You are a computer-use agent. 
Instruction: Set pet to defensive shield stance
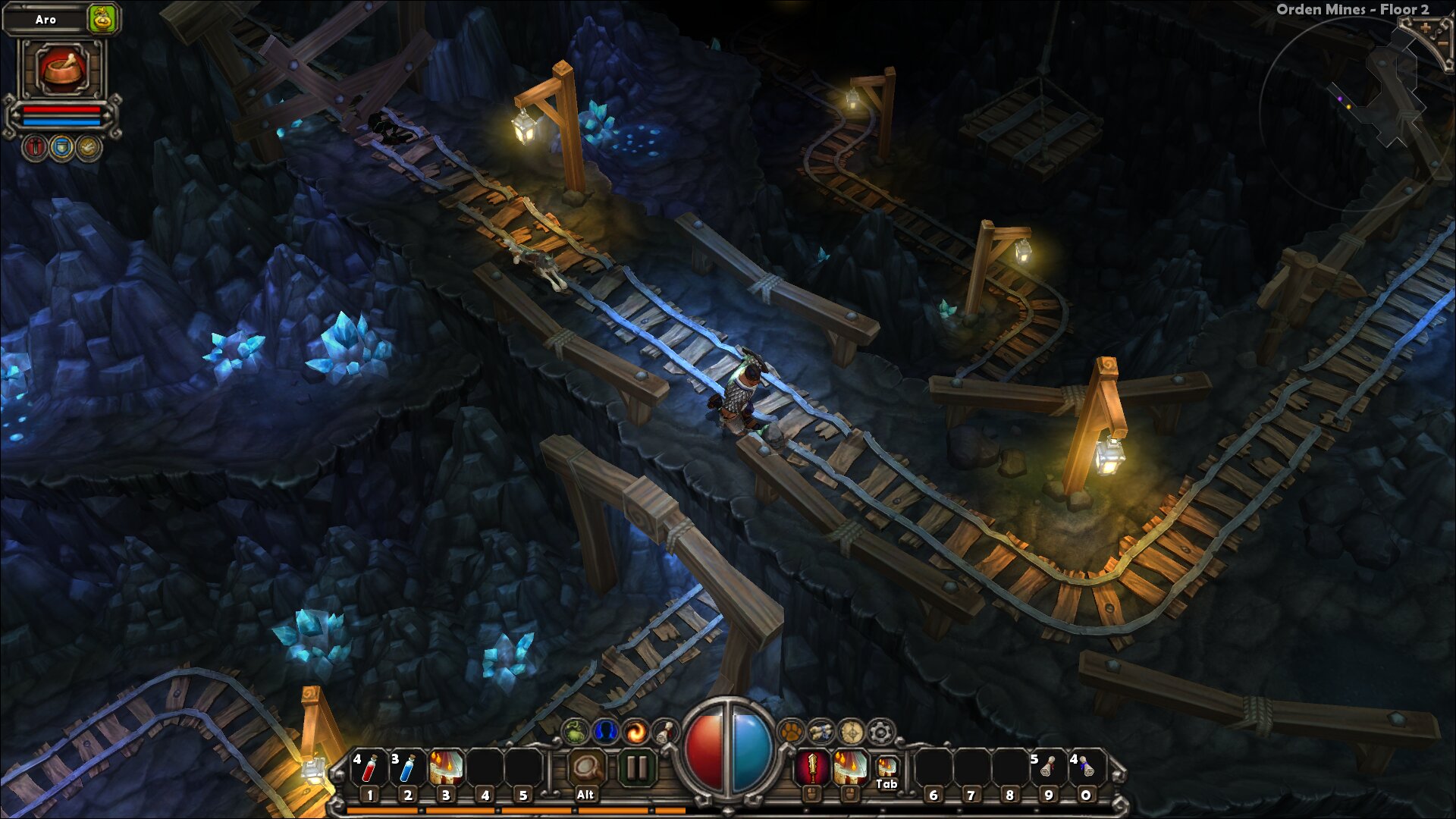click(x=61, y=147)
